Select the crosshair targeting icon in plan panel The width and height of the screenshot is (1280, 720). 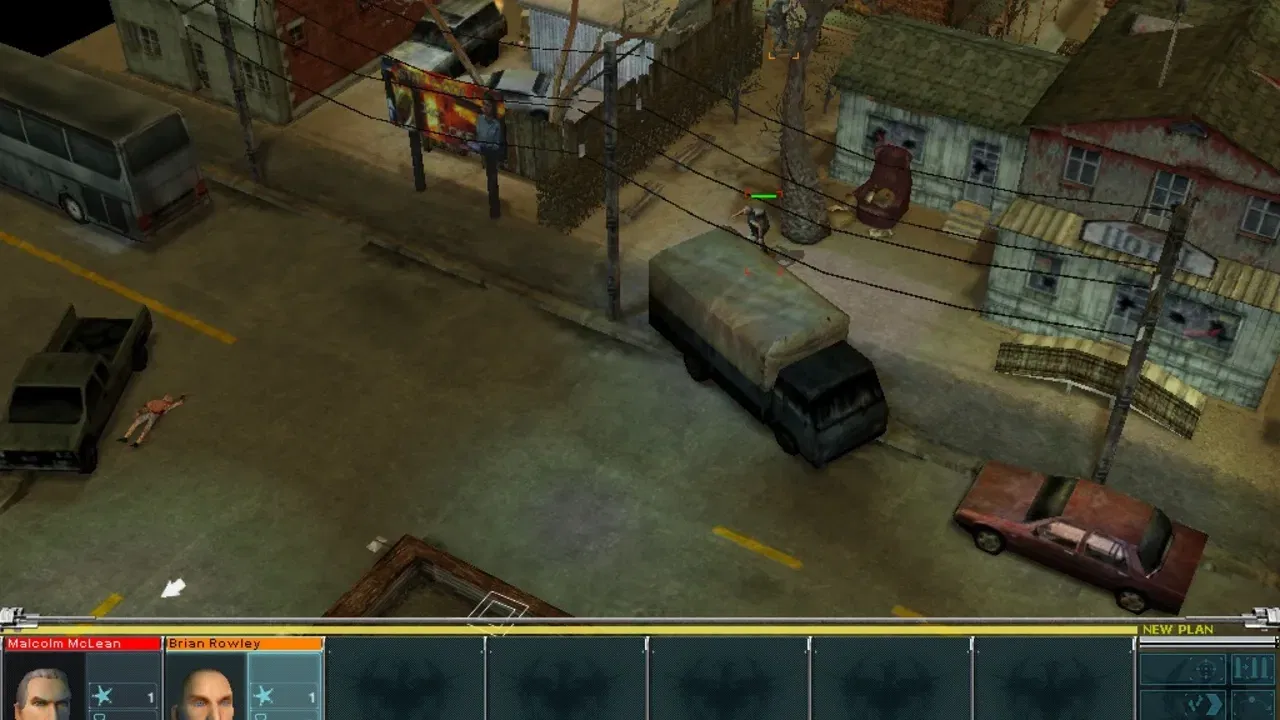(x=1206, y=669)
